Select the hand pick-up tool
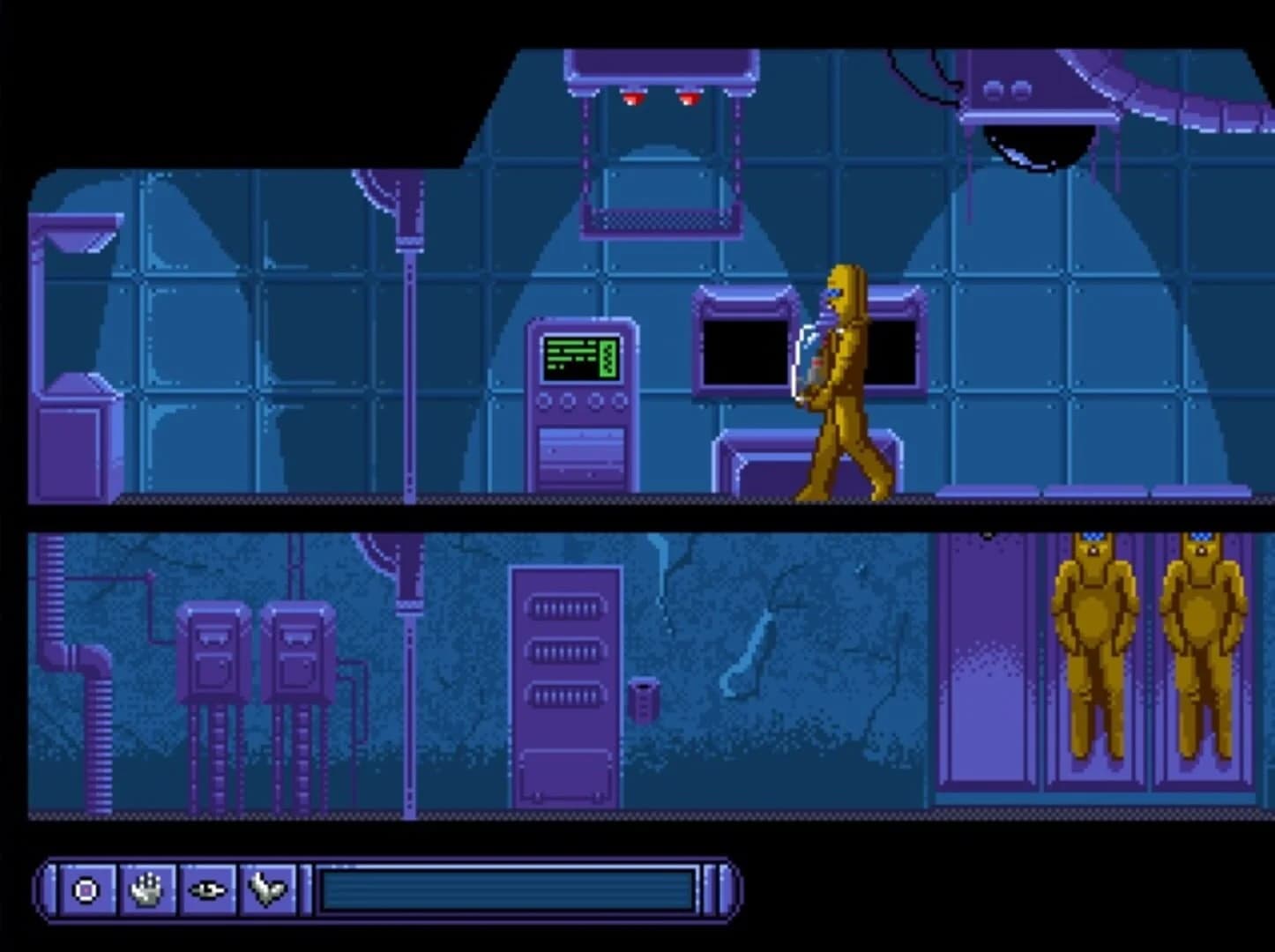This screenshot has width=1275, height=952. click(x=146, y=891)
